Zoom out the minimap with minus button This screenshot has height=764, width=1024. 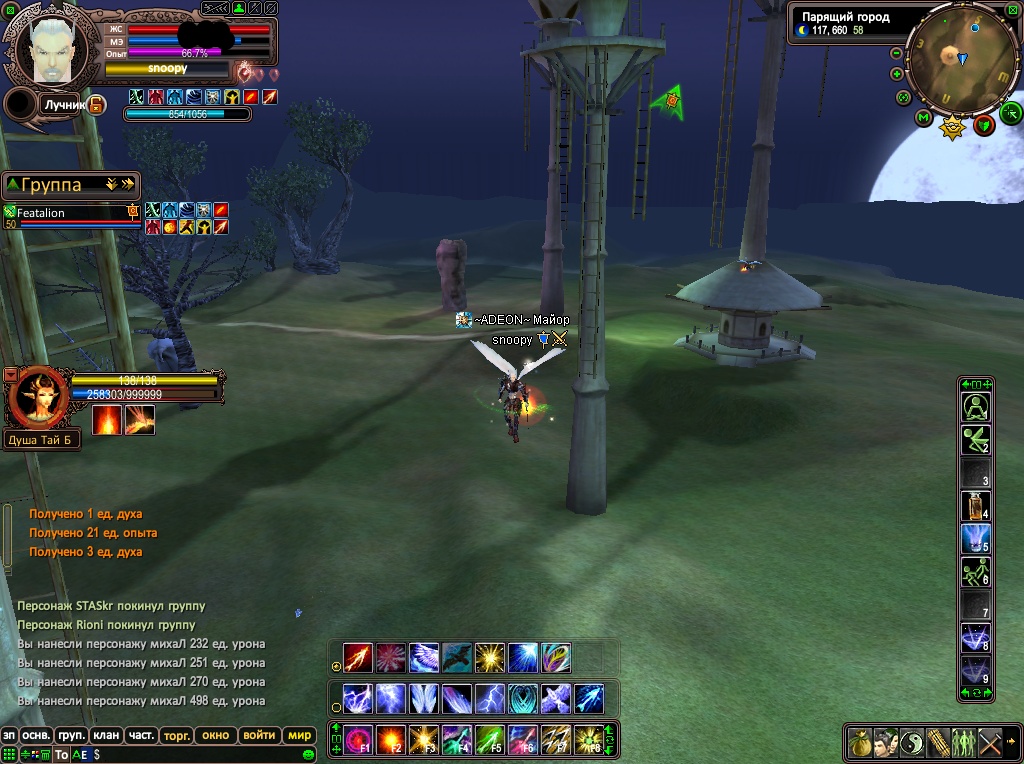(896, 53)
